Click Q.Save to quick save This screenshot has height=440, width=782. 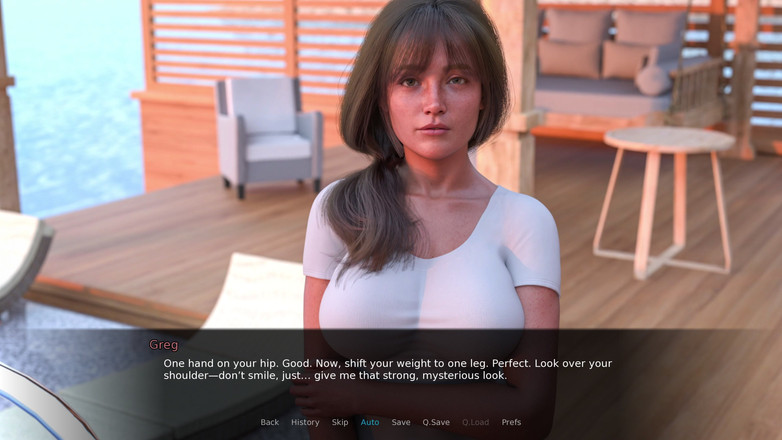436,422
